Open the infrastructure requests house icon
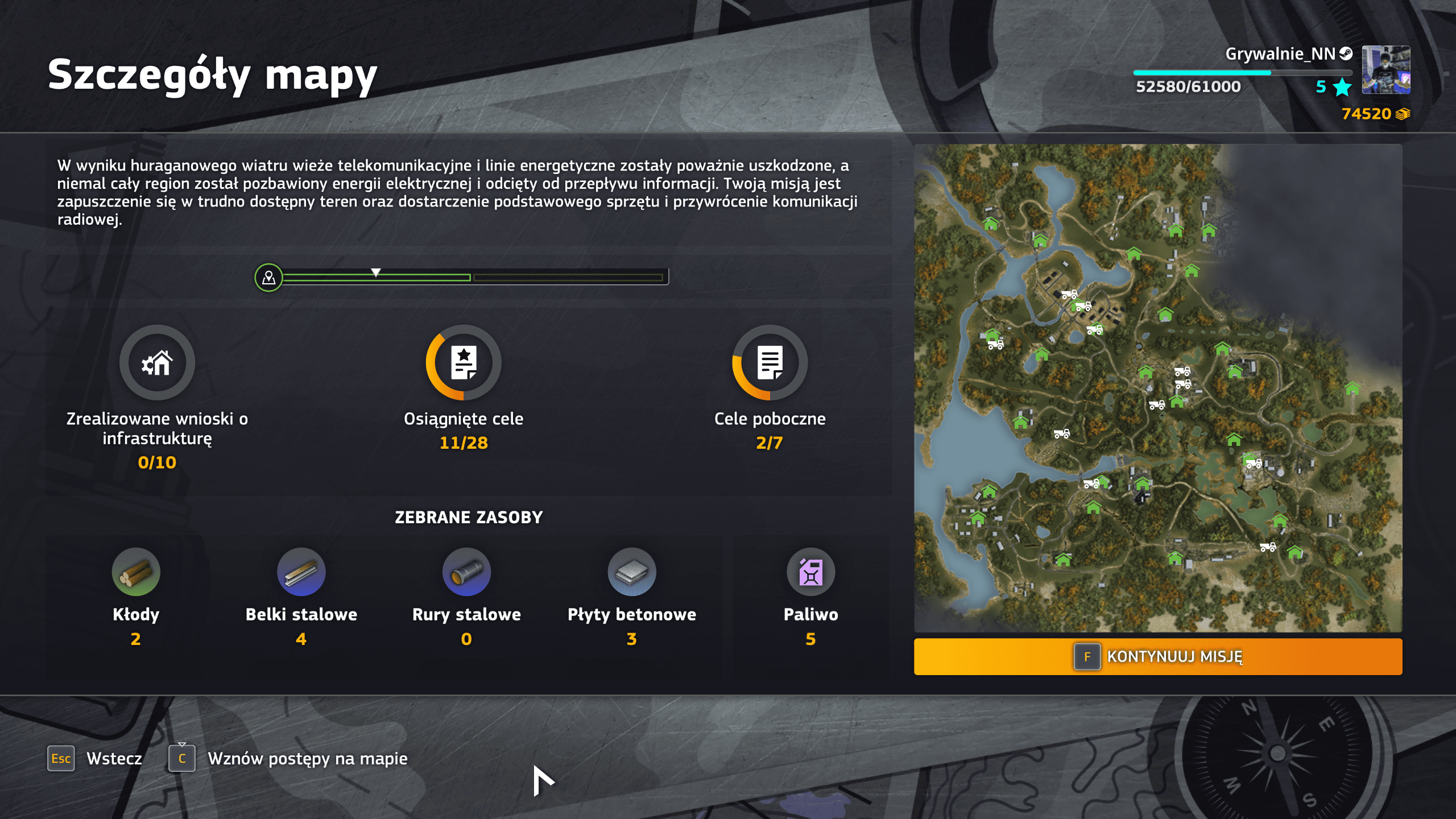This screenshot has width=1456, height=819. click(x=157, y=362)
